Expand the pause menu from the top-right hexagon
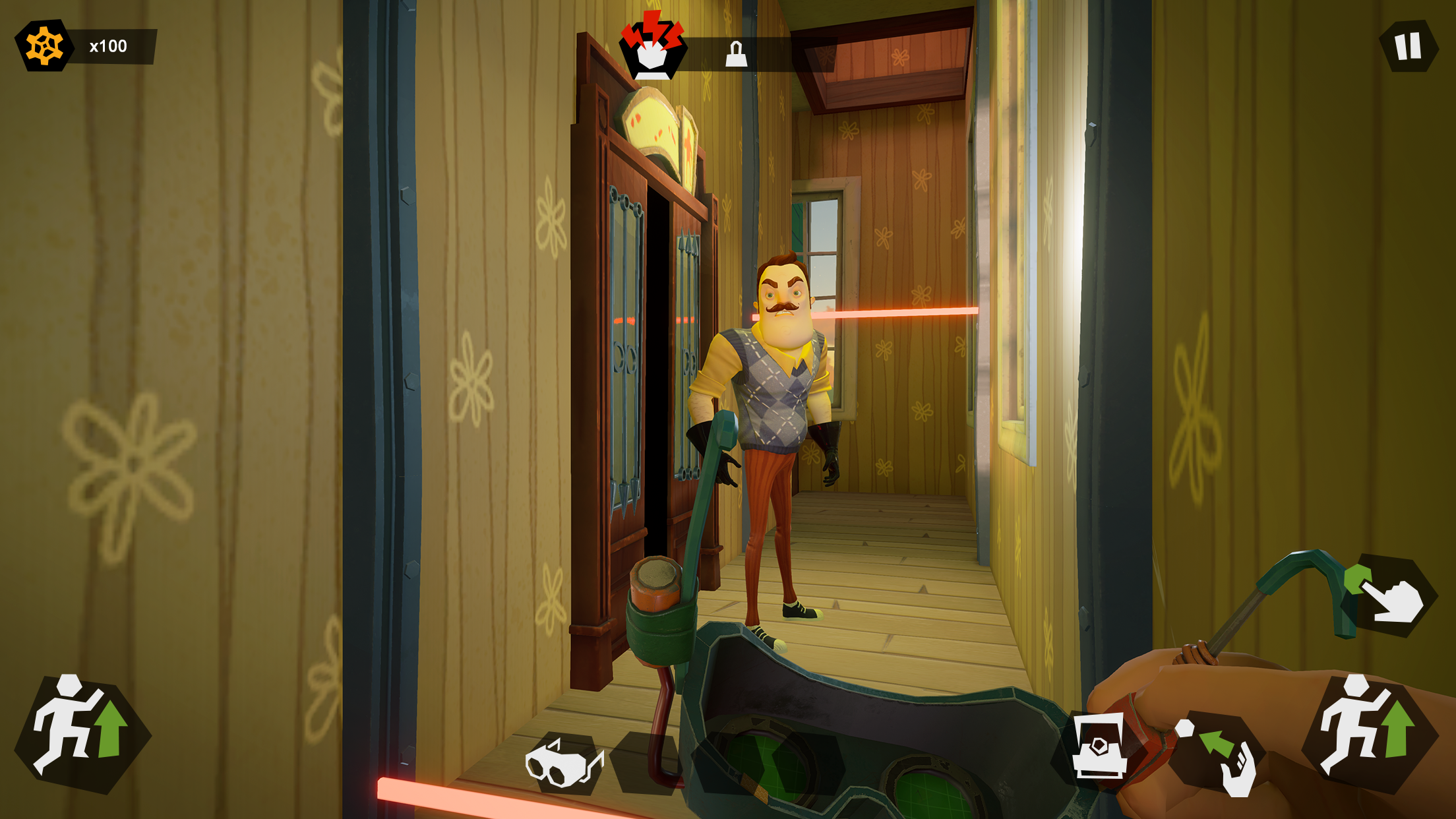Image resolution: width=1456 pixels, height=819 pixels. click(x=1407, y=45)
